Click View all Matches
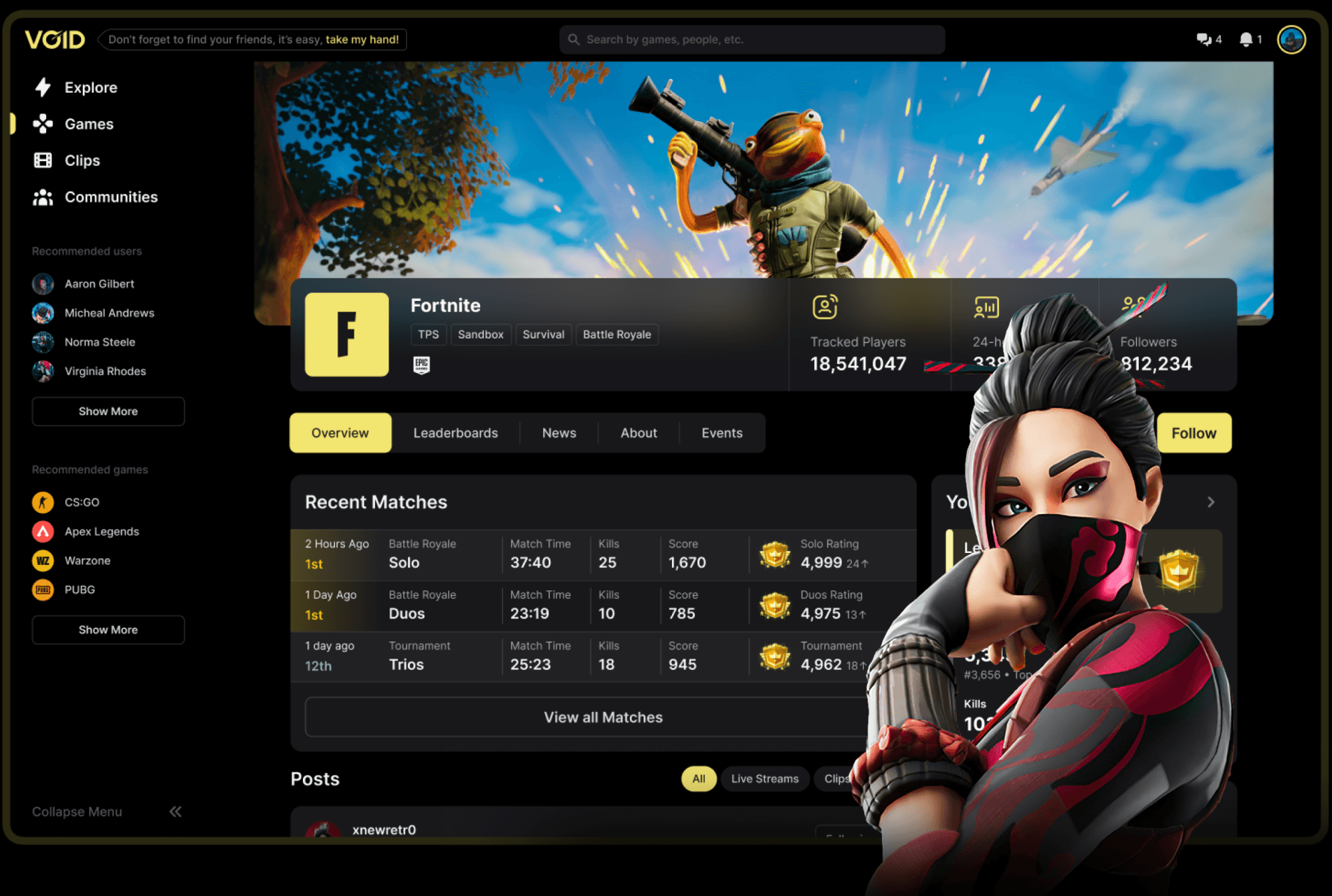 (x=602, y=717)
